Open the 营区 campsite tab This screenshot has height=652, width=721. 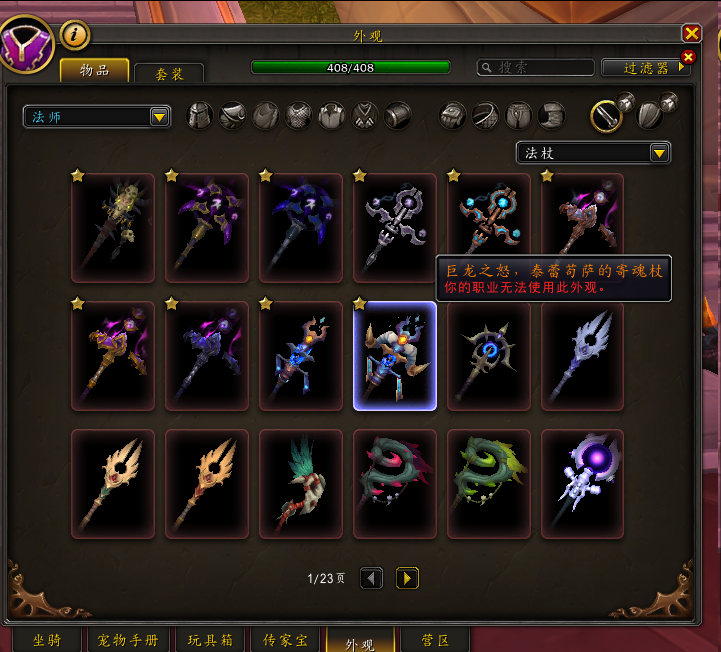click(434, 640)
